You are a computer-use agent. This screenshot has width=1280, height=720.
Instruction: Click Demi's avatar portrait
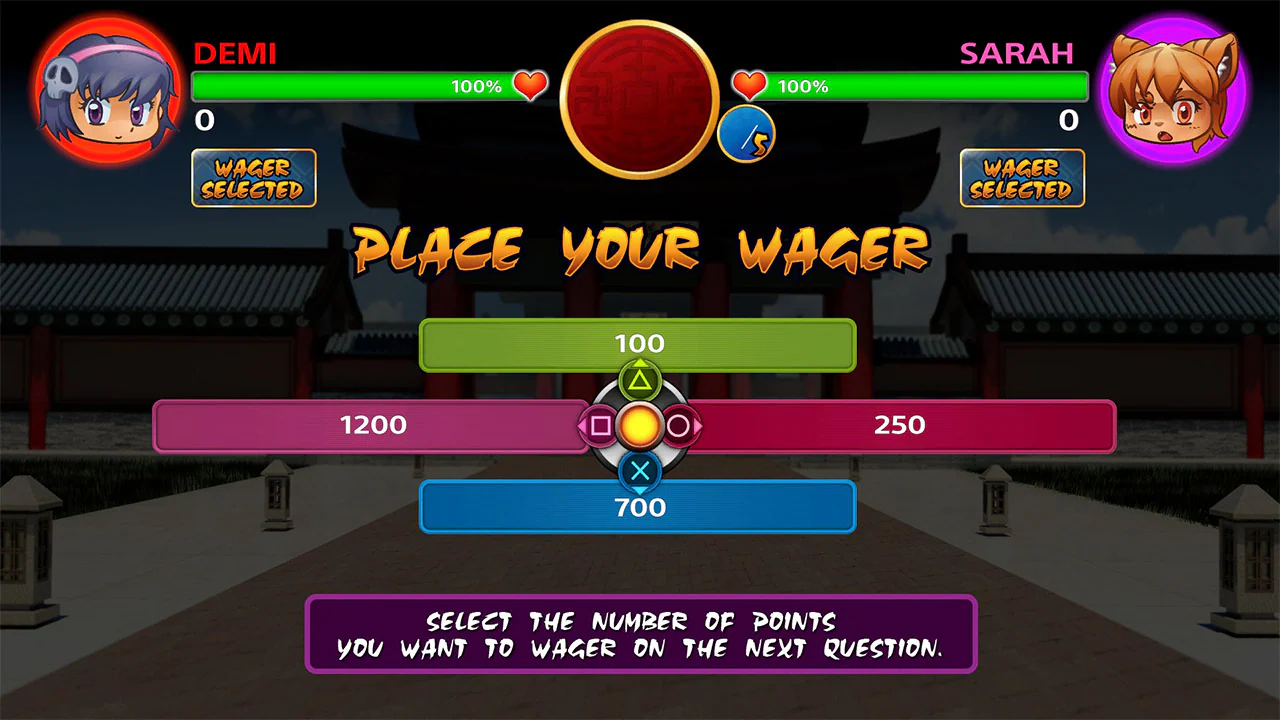104,88
